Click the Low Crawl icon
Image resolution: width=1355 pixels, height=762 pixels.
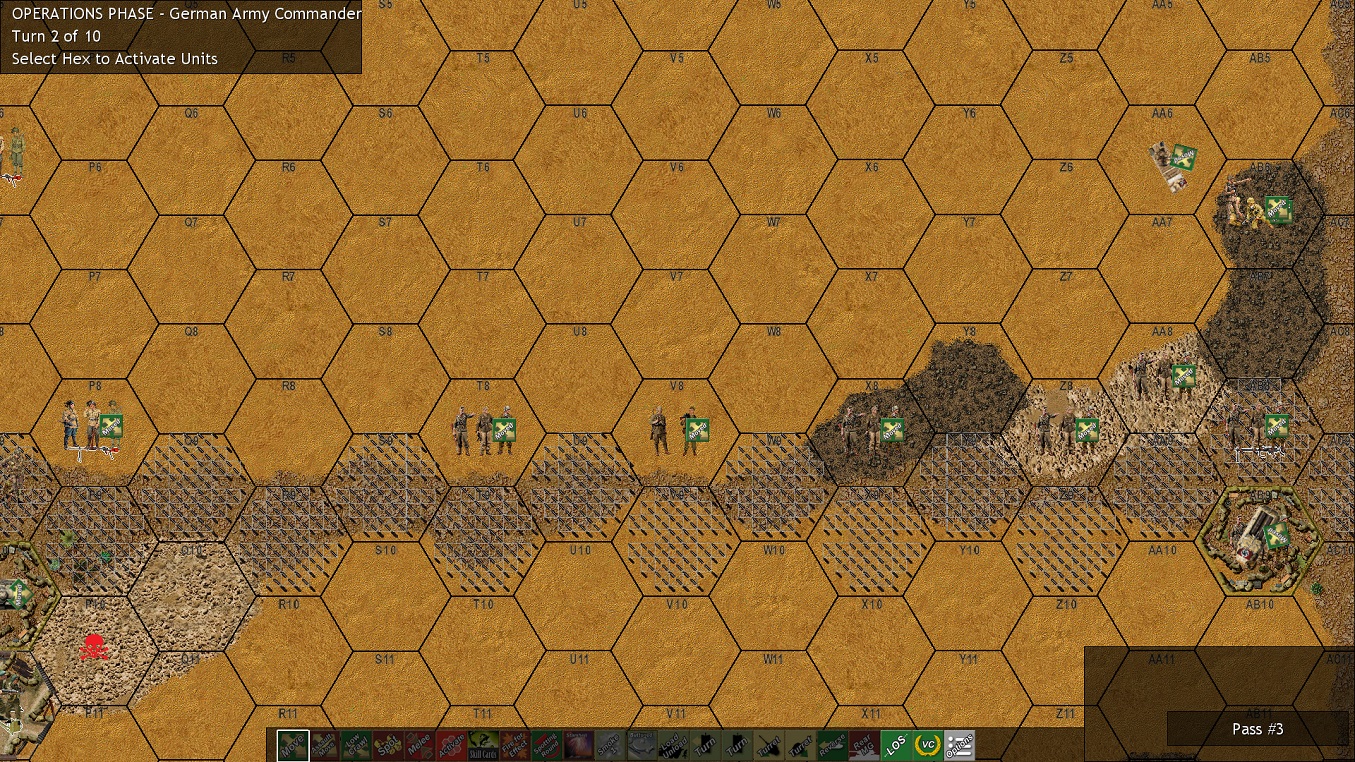(357, 745)
